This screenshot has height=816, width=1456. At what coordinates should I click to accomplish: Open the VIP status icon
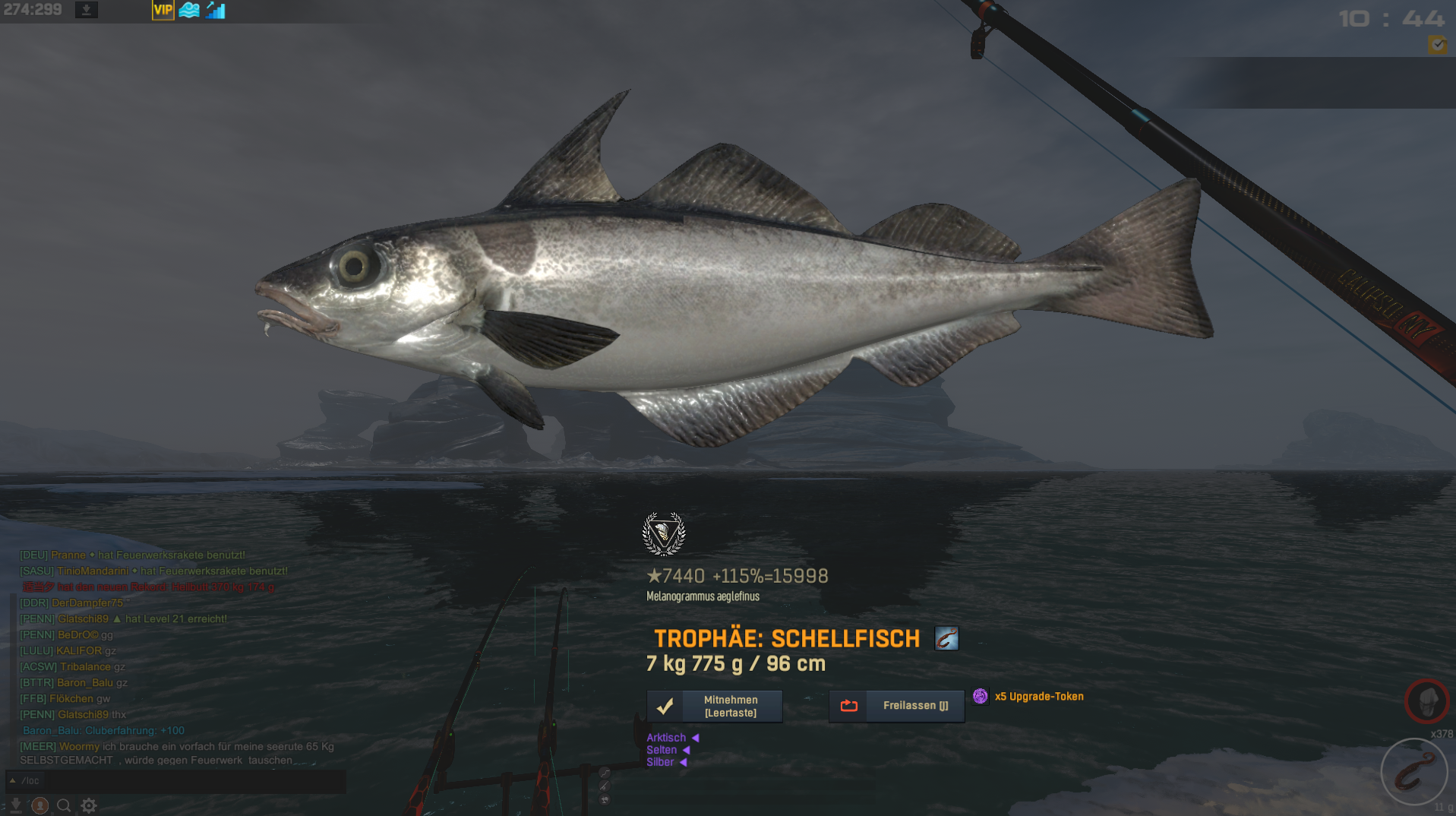pos(163,11)
